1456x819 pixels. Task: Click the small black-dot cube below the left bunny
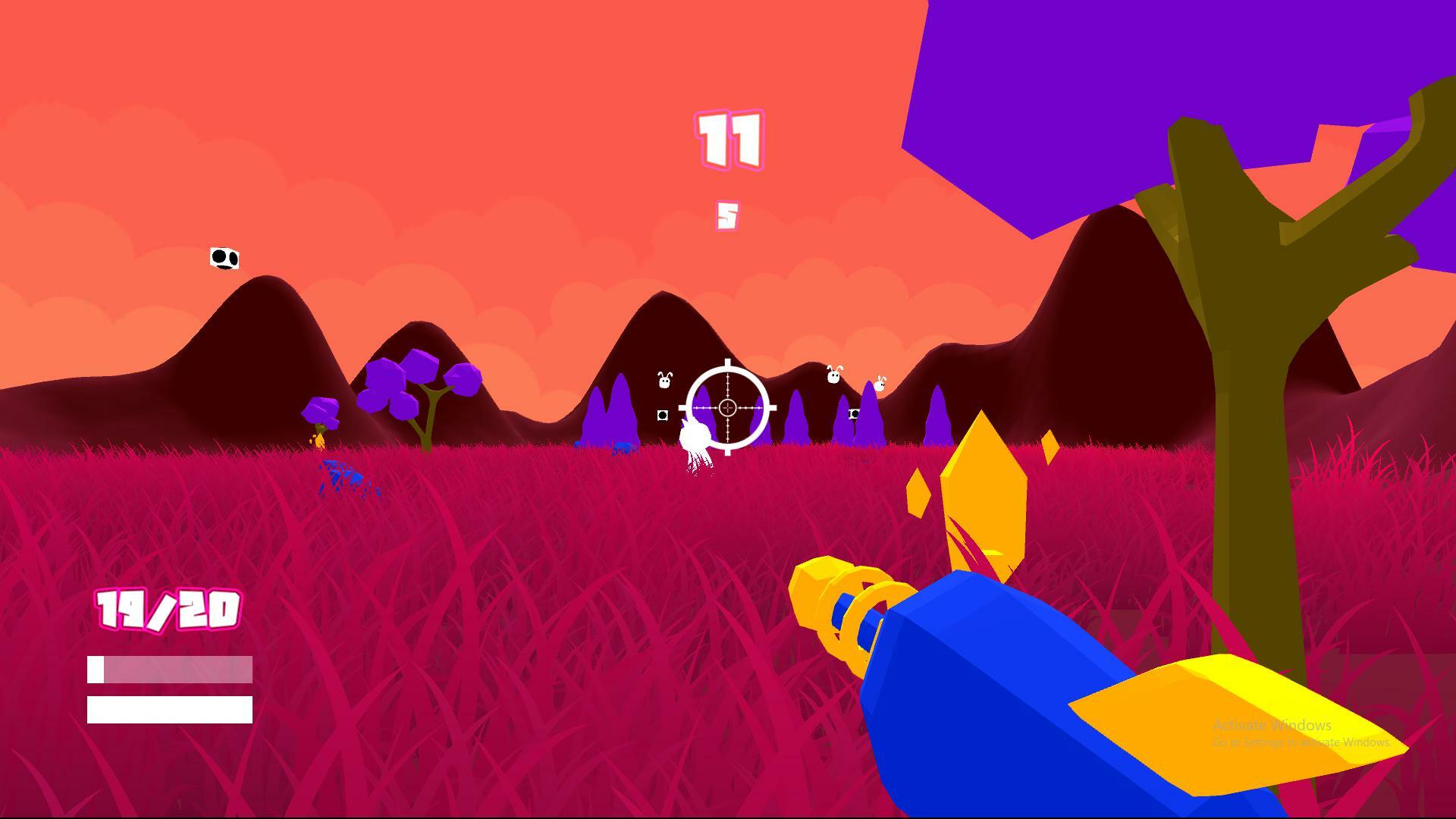coord(663,414)
